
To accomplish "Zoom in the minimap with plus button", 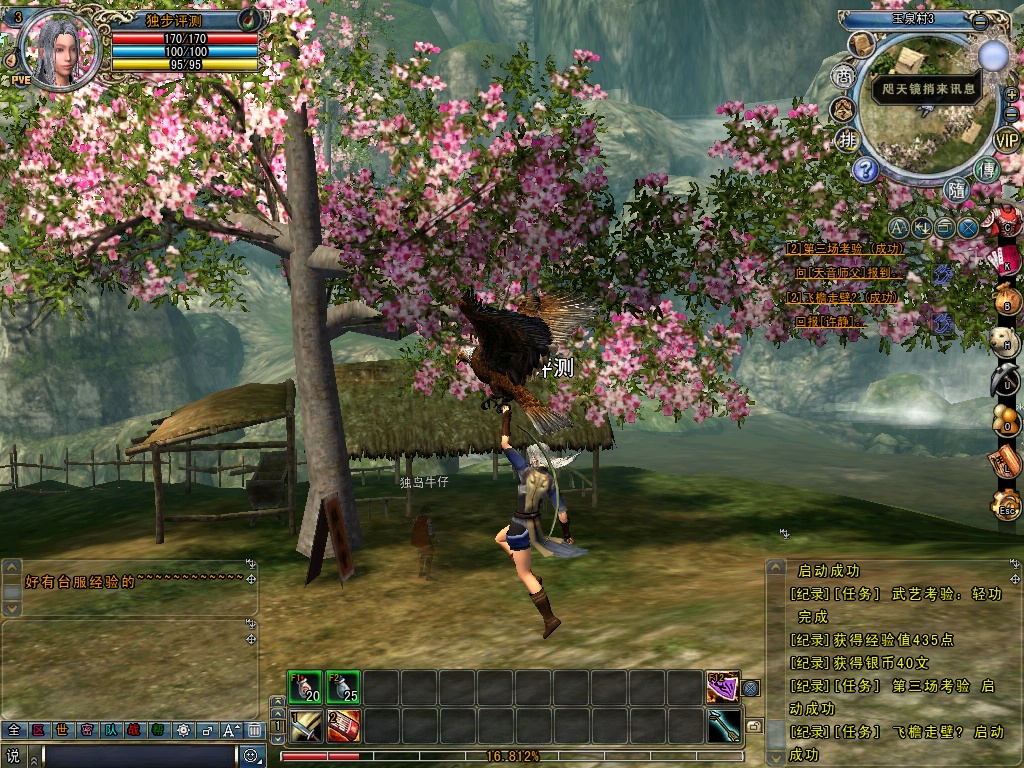I will (1011, 94).
